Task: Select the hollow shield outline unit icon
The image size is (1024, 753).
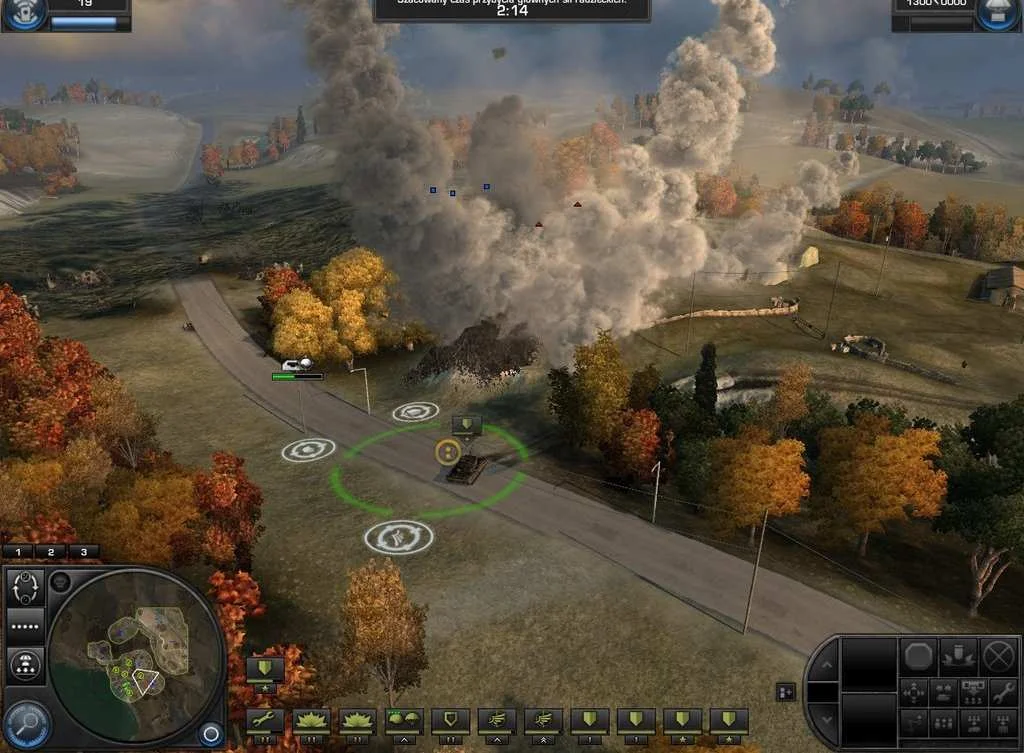Action: tap(450, 721)
